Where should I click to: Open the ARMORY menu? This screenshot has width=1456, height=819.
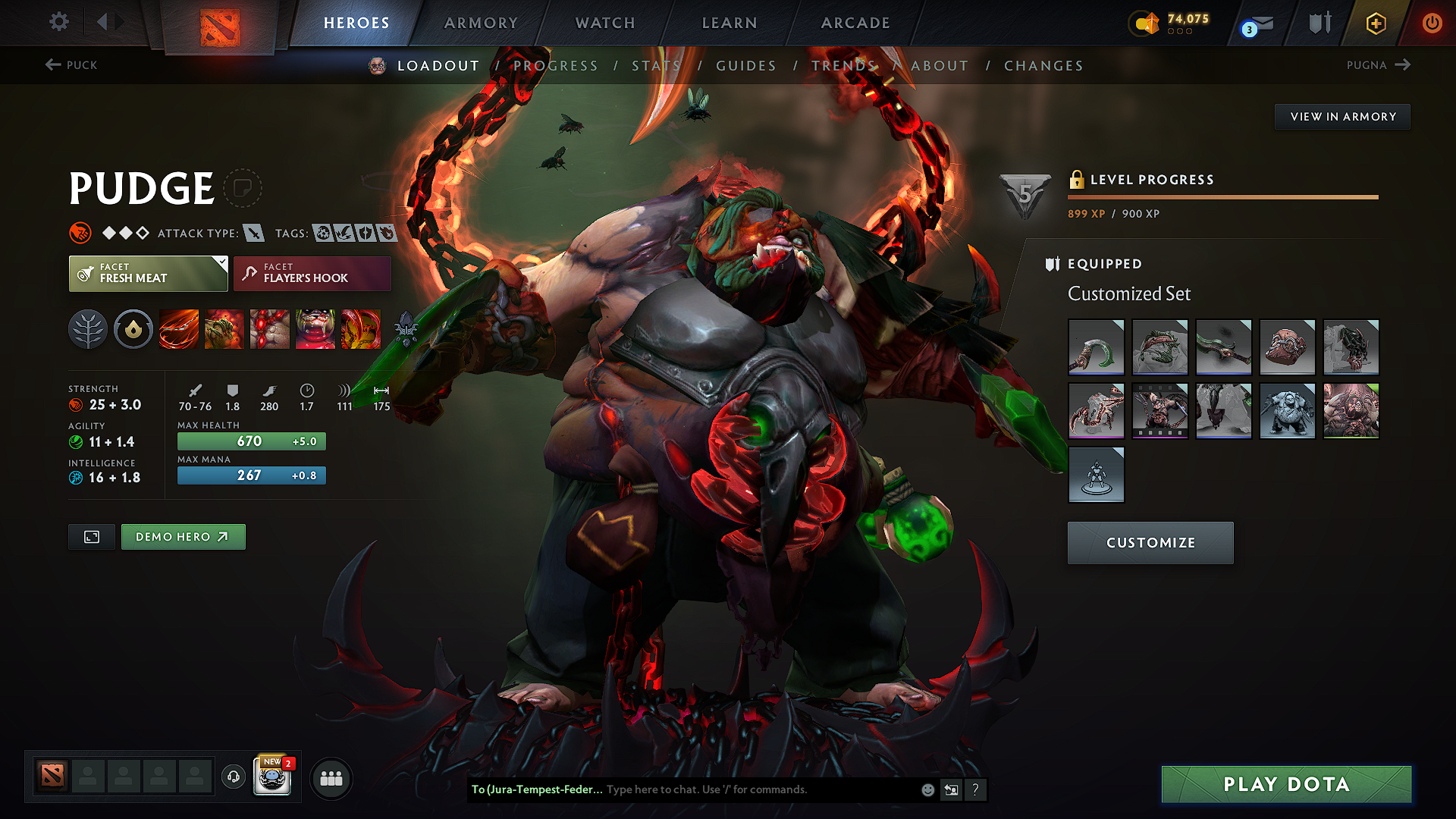[481, 23]
